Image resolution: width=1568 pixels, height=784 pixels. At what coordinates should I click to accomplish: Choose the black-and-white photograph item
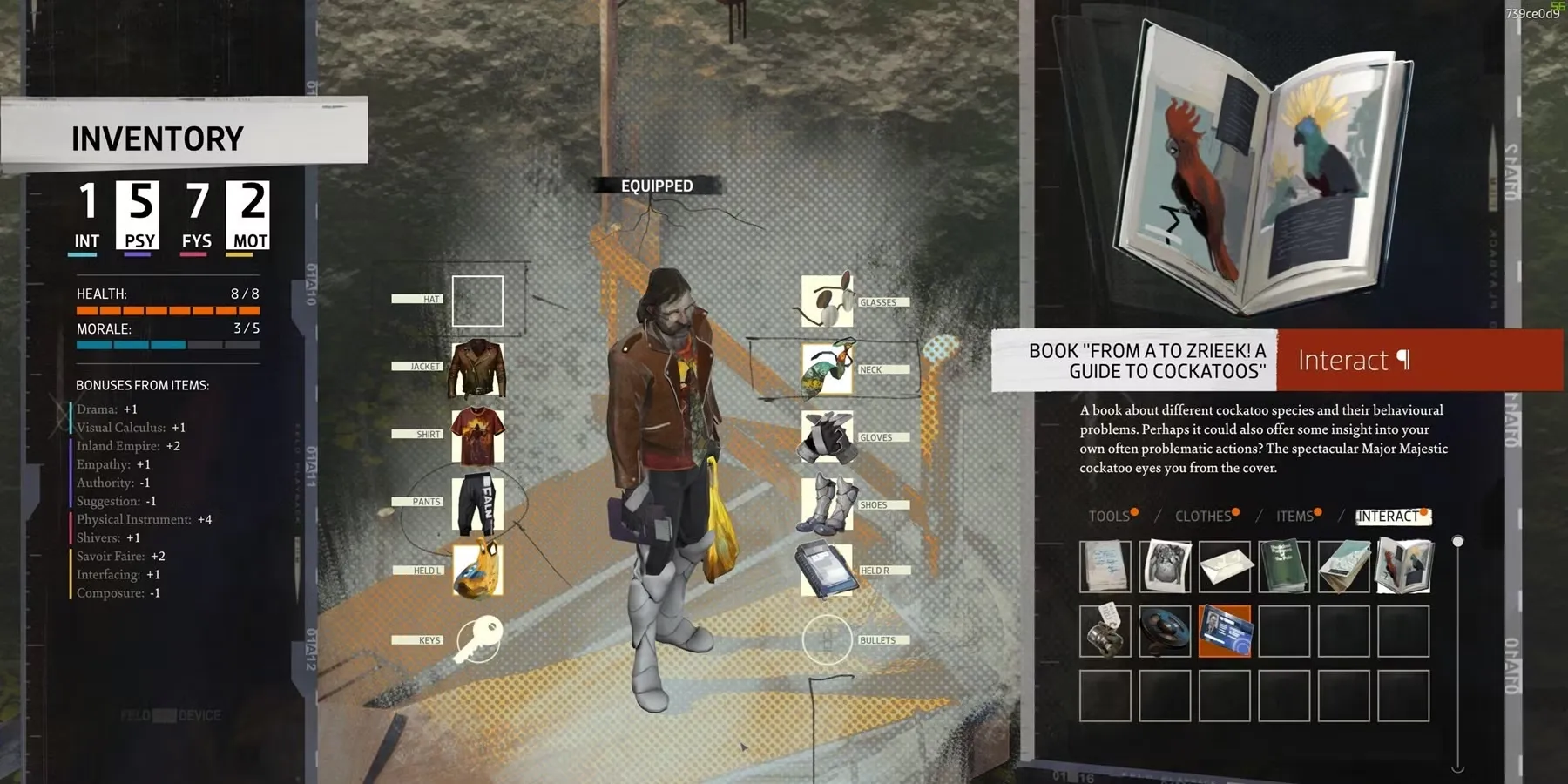[x=1165, y=566]
